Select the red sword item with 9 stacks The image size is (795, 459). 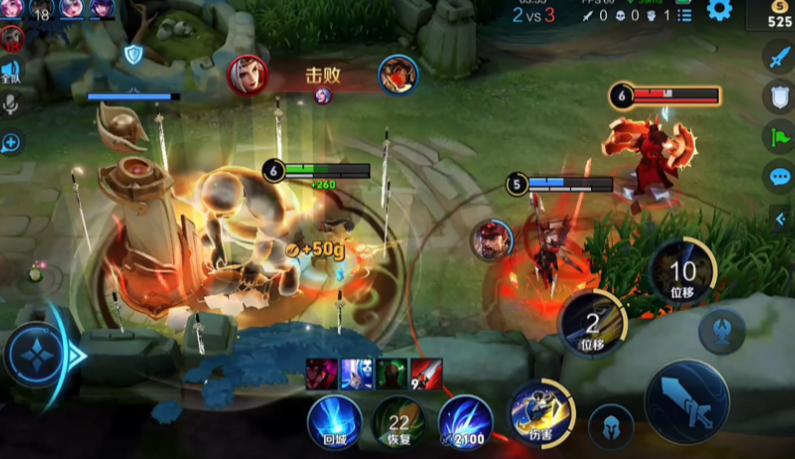pyautogui.click(x=426, y=374)
